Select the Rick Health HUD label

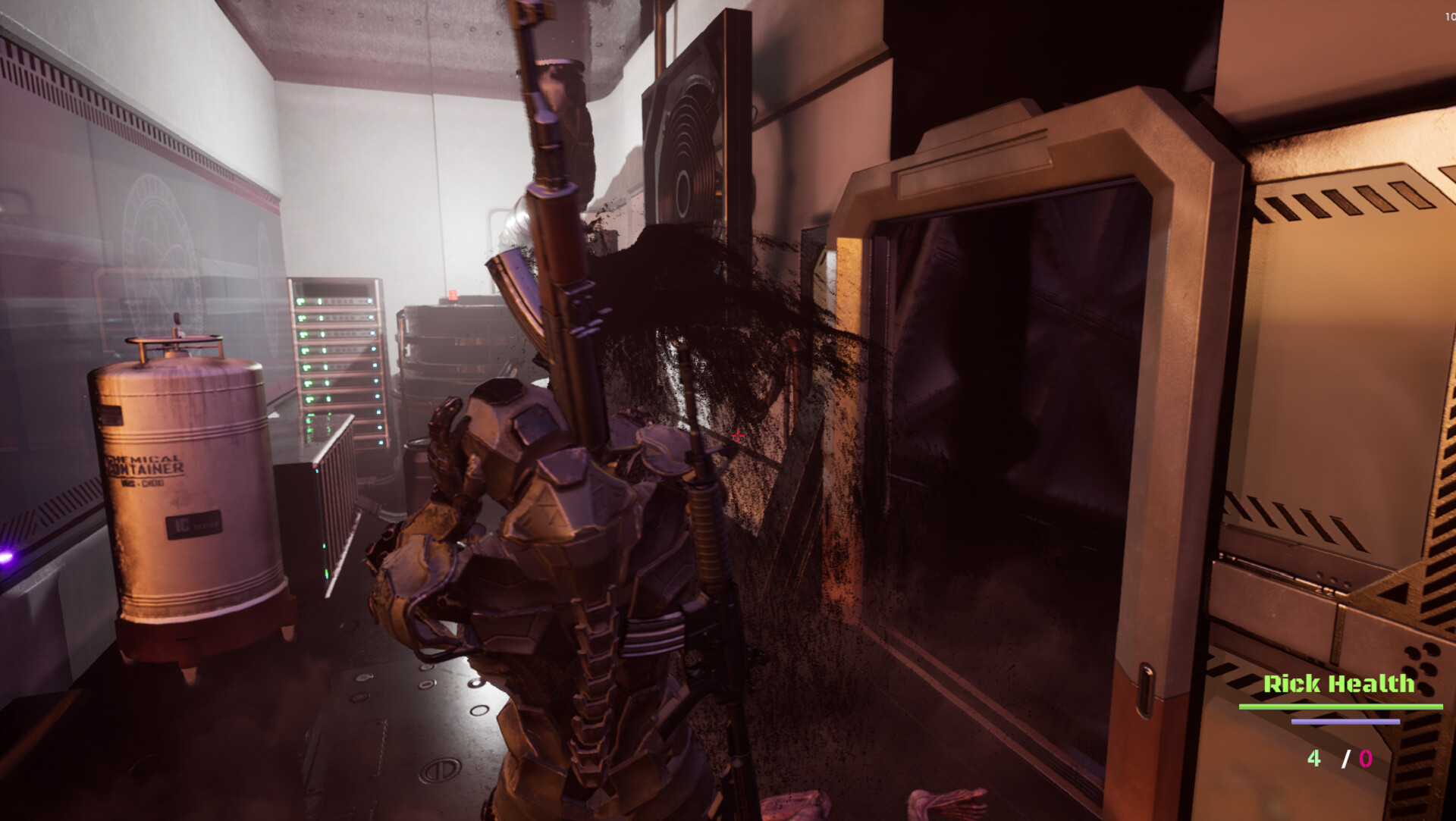point(1338,683)
